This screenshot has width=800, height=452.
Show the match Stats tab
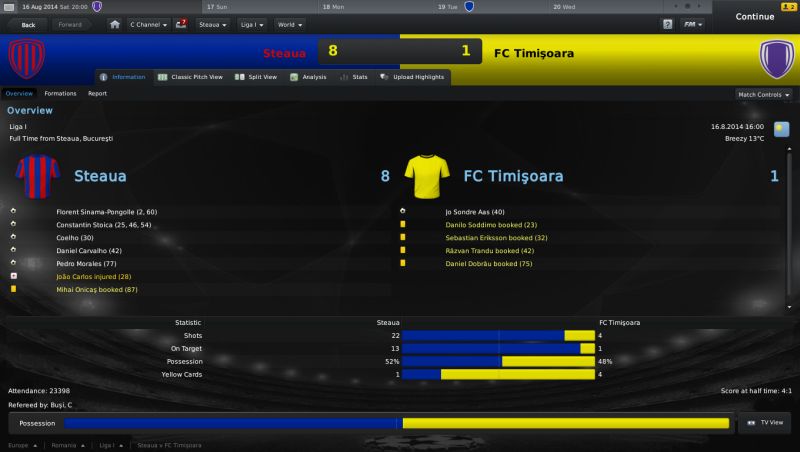click(355, 77)
